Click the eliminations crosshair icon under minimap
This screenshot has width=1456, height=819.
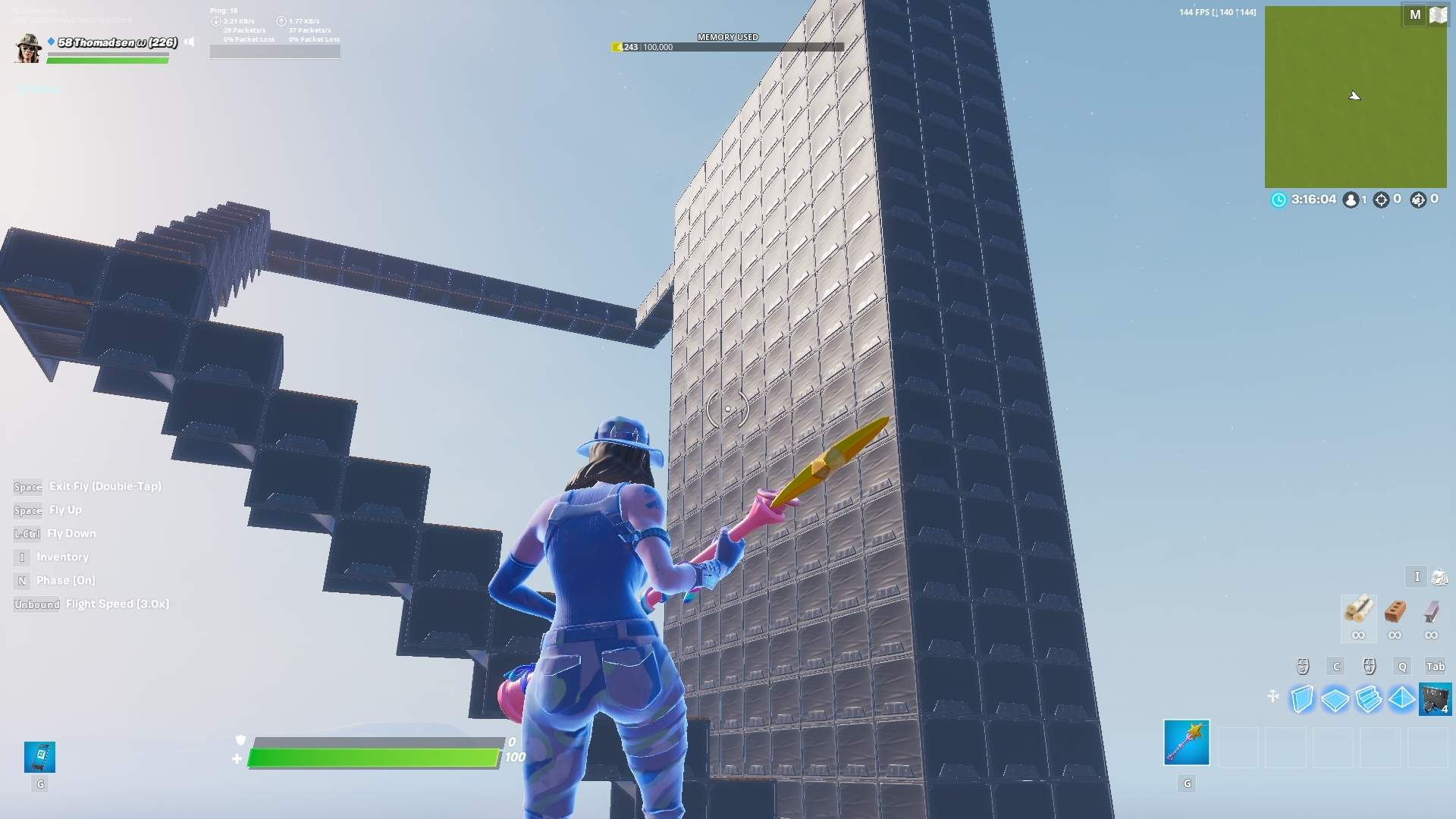[x=1382, y=199]
